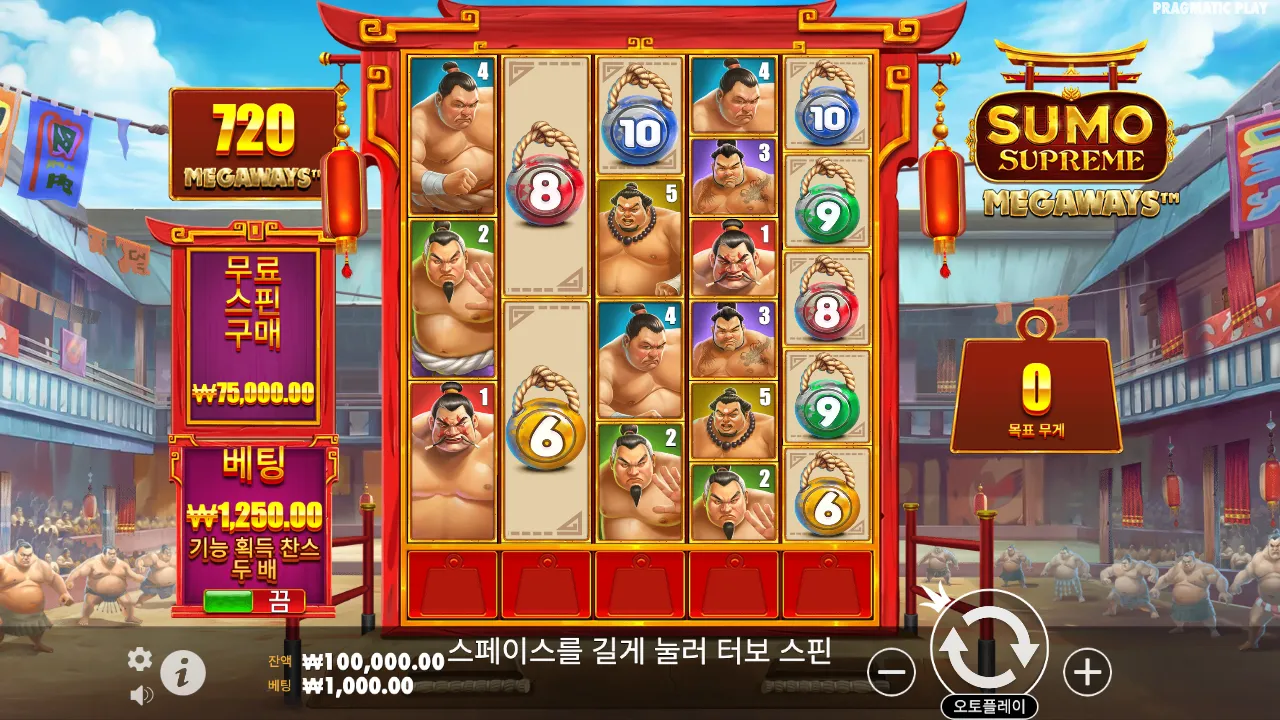This screenshot has width=1280, height=720.
Task: Open the autoplay (오토플레이) options
Action: pos(989,707)
